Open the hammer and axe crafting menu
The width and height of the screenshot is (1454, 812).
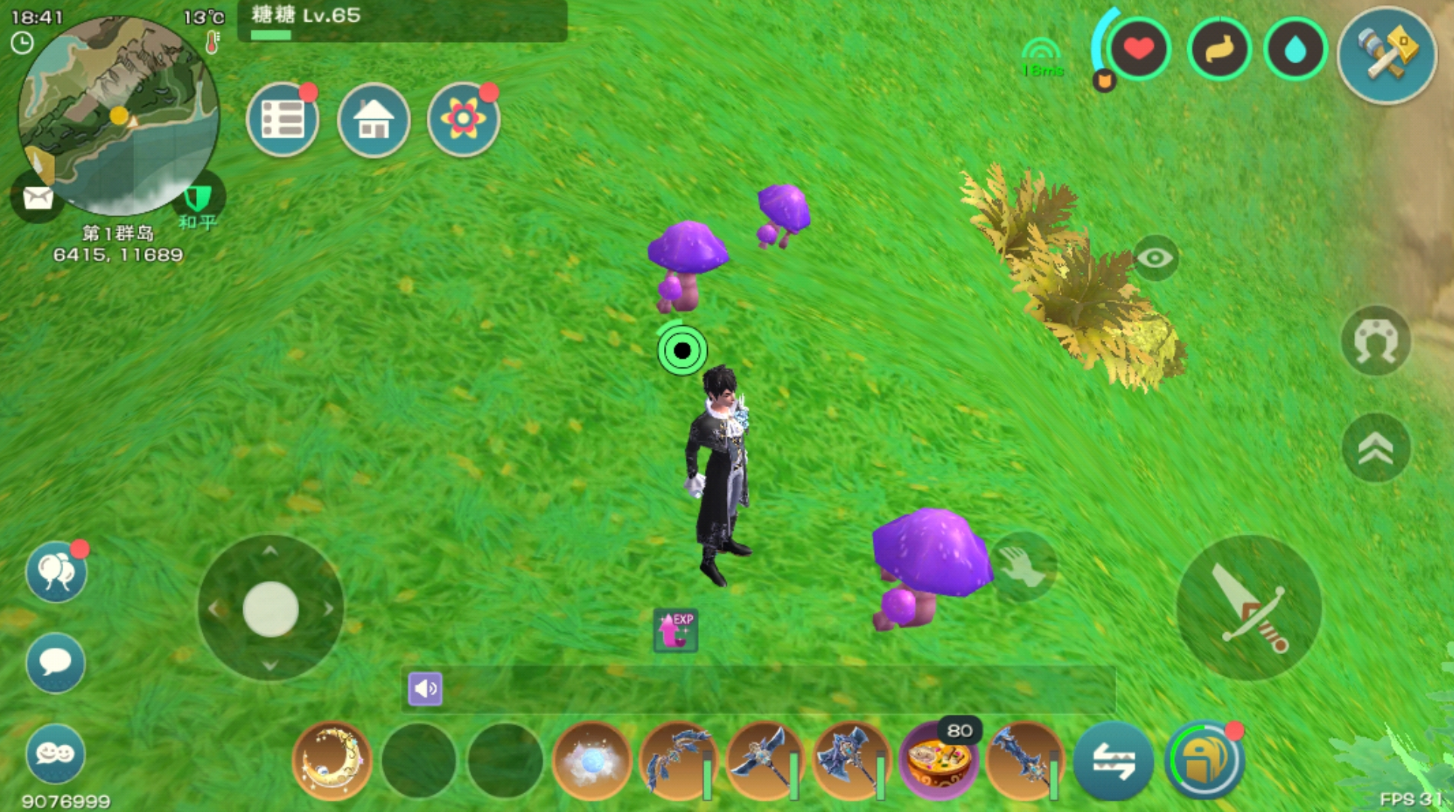click(x=1386, y=54)
